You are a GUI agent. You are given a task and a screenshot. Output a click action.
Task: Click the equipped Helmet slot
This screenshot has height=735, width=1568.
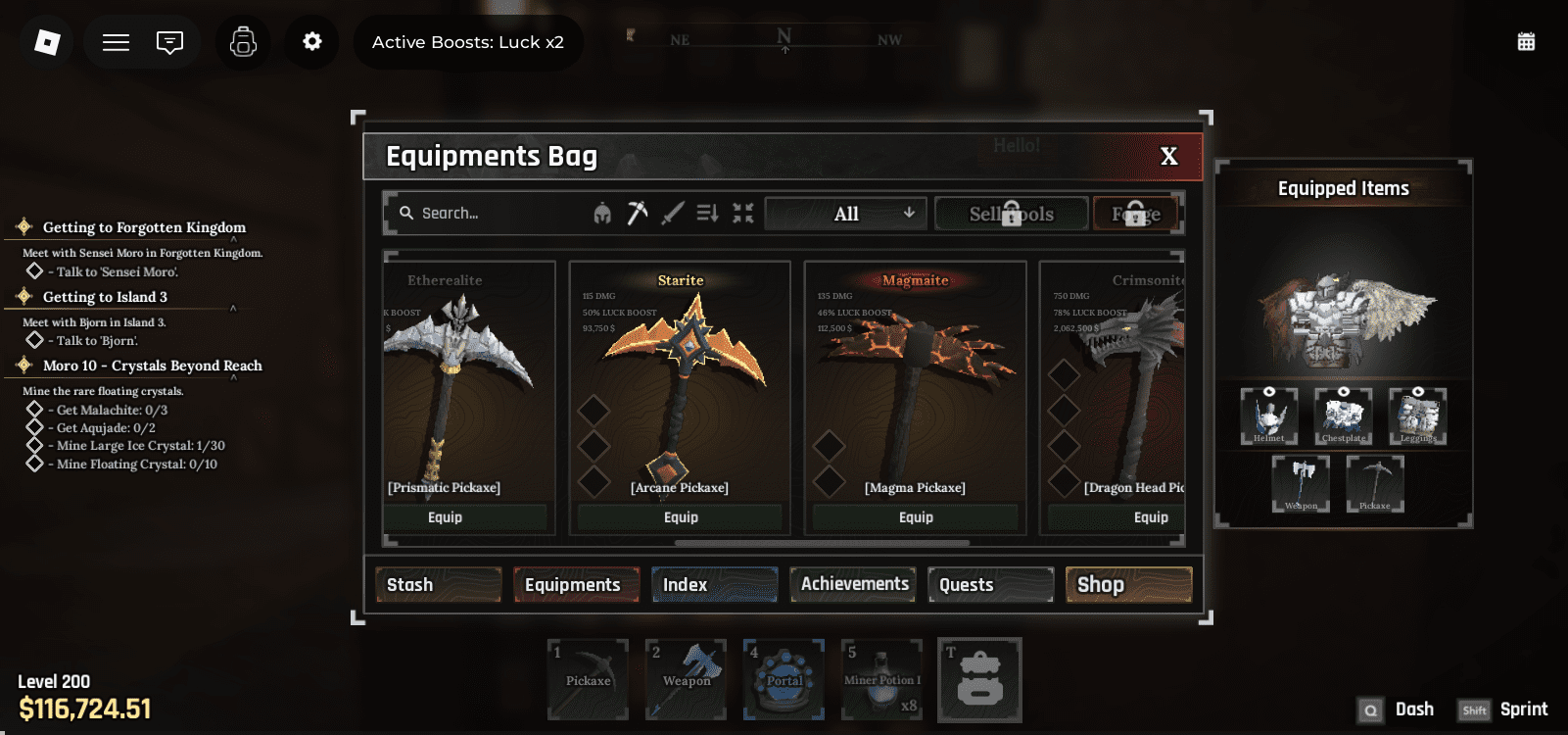point(1269,416)
